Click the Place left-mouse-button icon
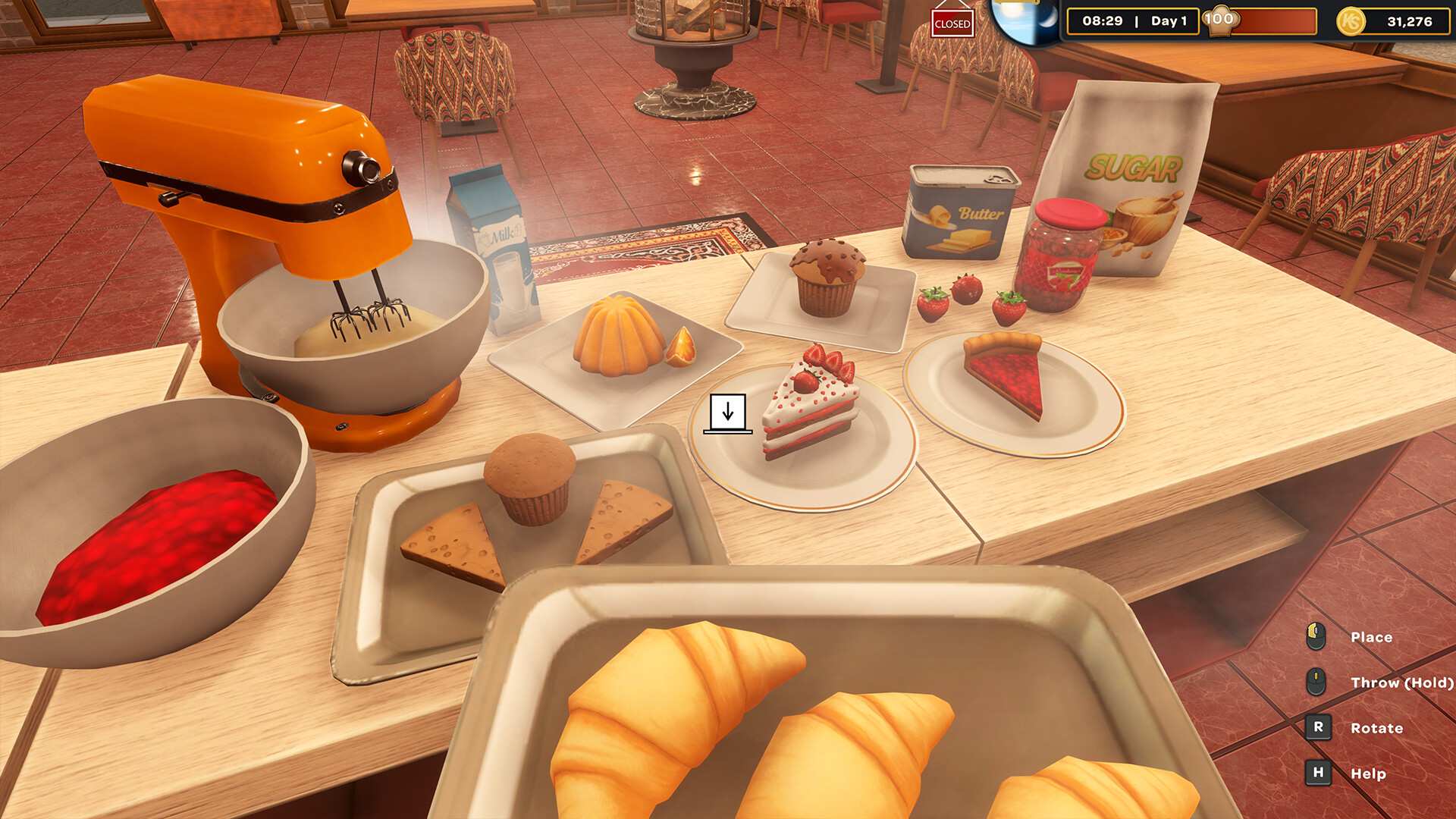 click(x=1314, y=637)
